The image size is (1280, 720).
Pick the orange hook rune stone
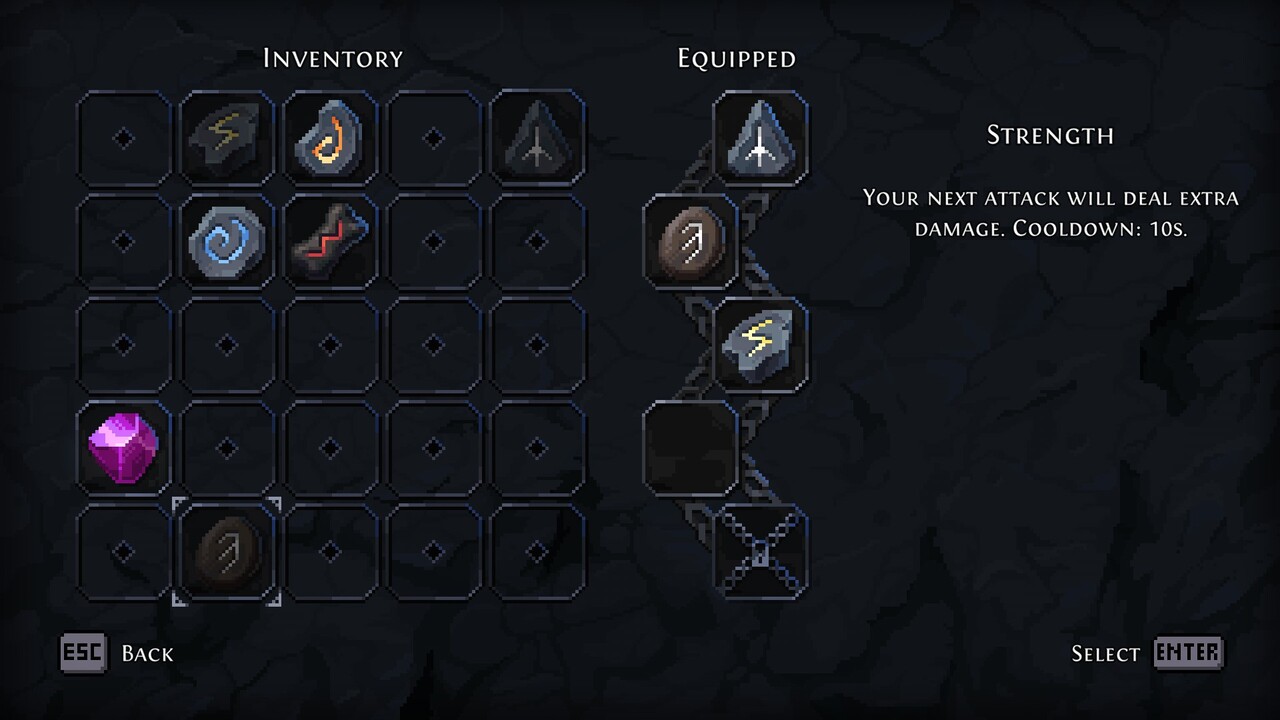click(330, 138)
